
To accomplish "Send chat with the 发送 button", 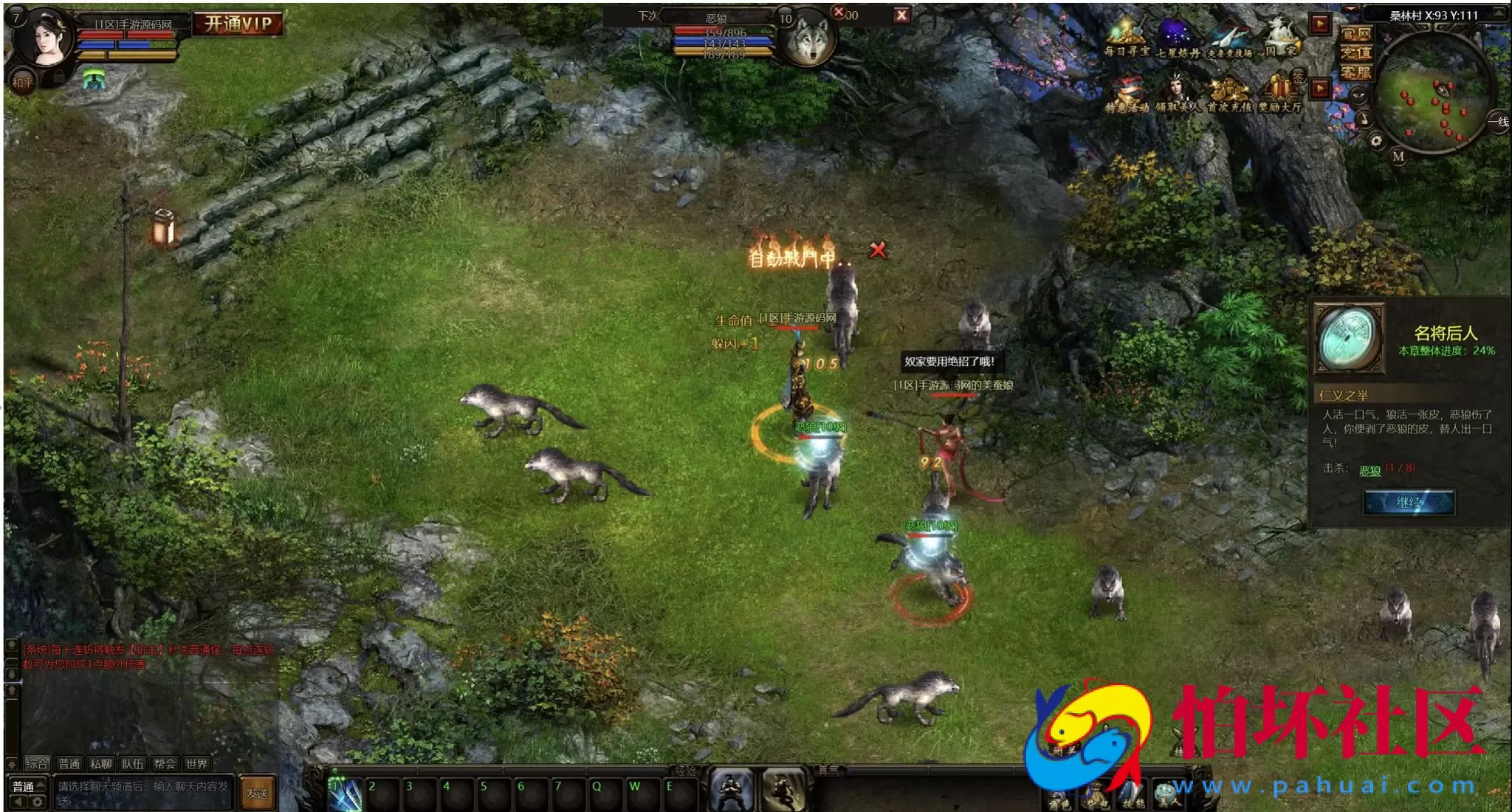I will pyautogui.click(x=257, y=794).
